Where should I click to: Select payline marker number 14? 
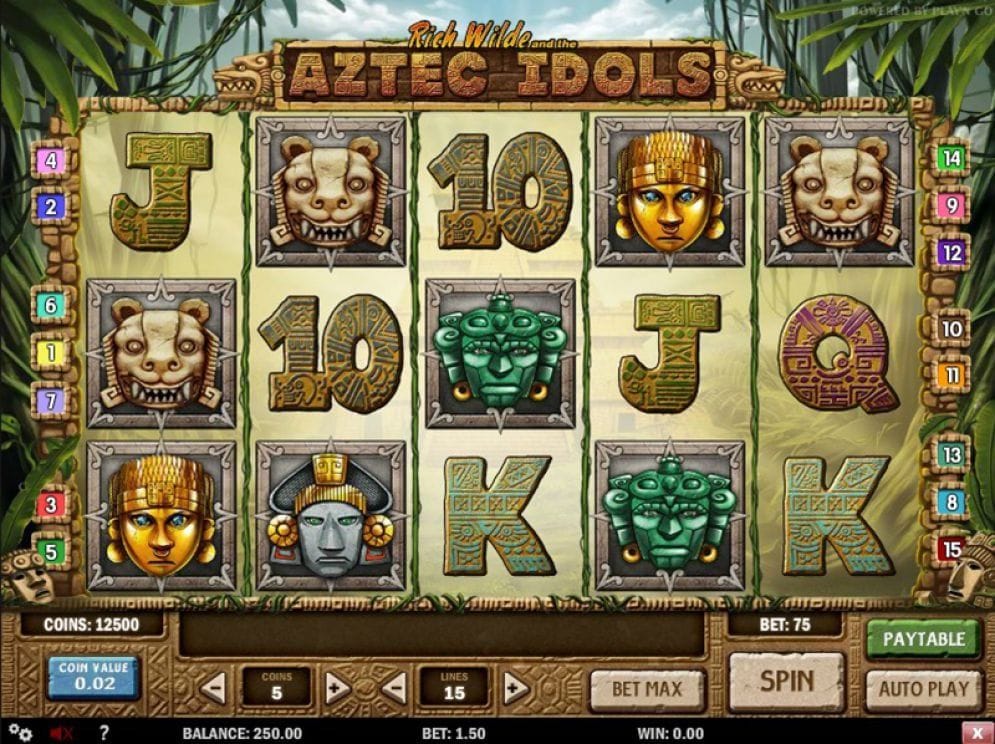(951, 157)
